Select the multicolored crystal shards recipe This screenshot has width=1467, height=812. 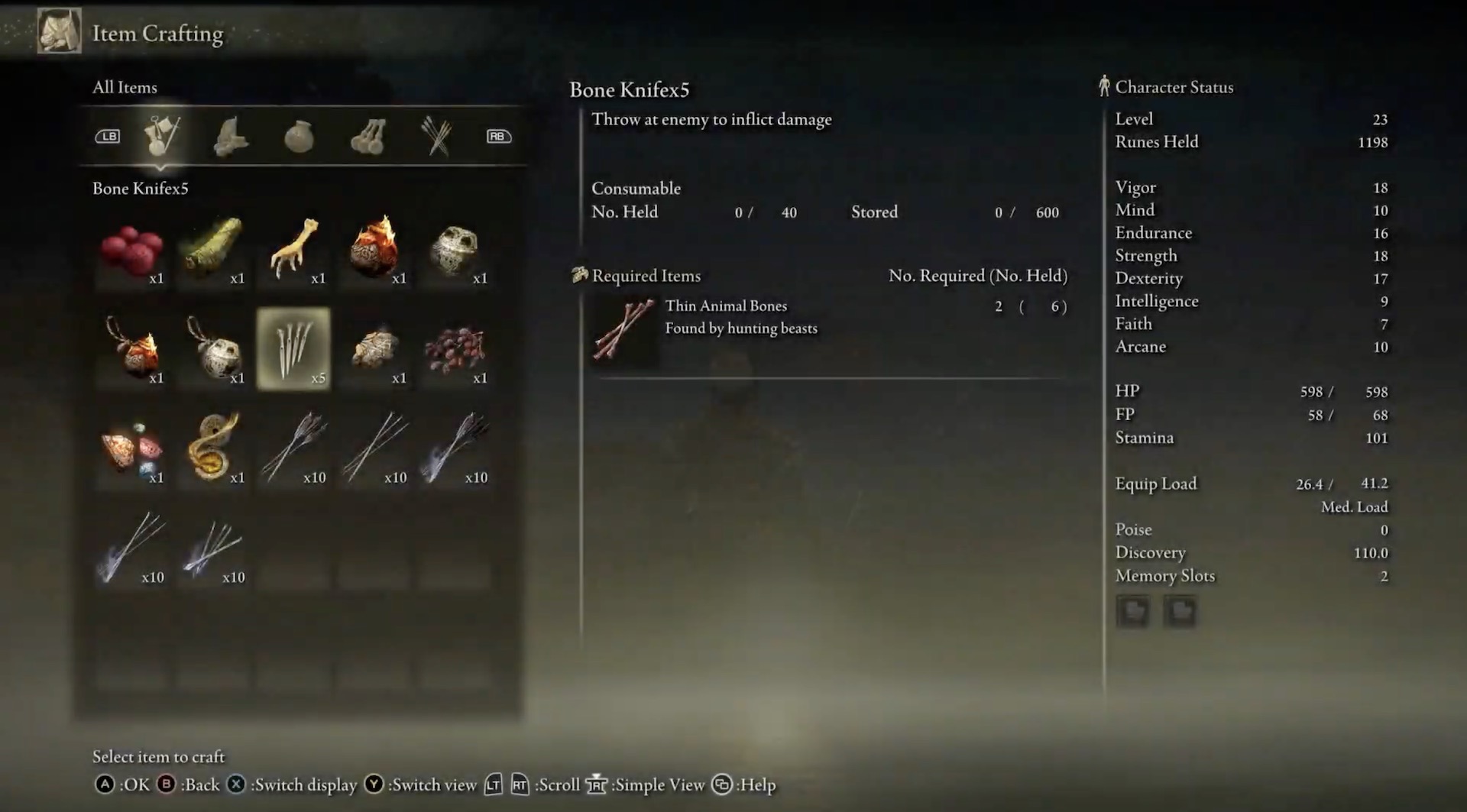pyautogui.click(x=133, y=449)
